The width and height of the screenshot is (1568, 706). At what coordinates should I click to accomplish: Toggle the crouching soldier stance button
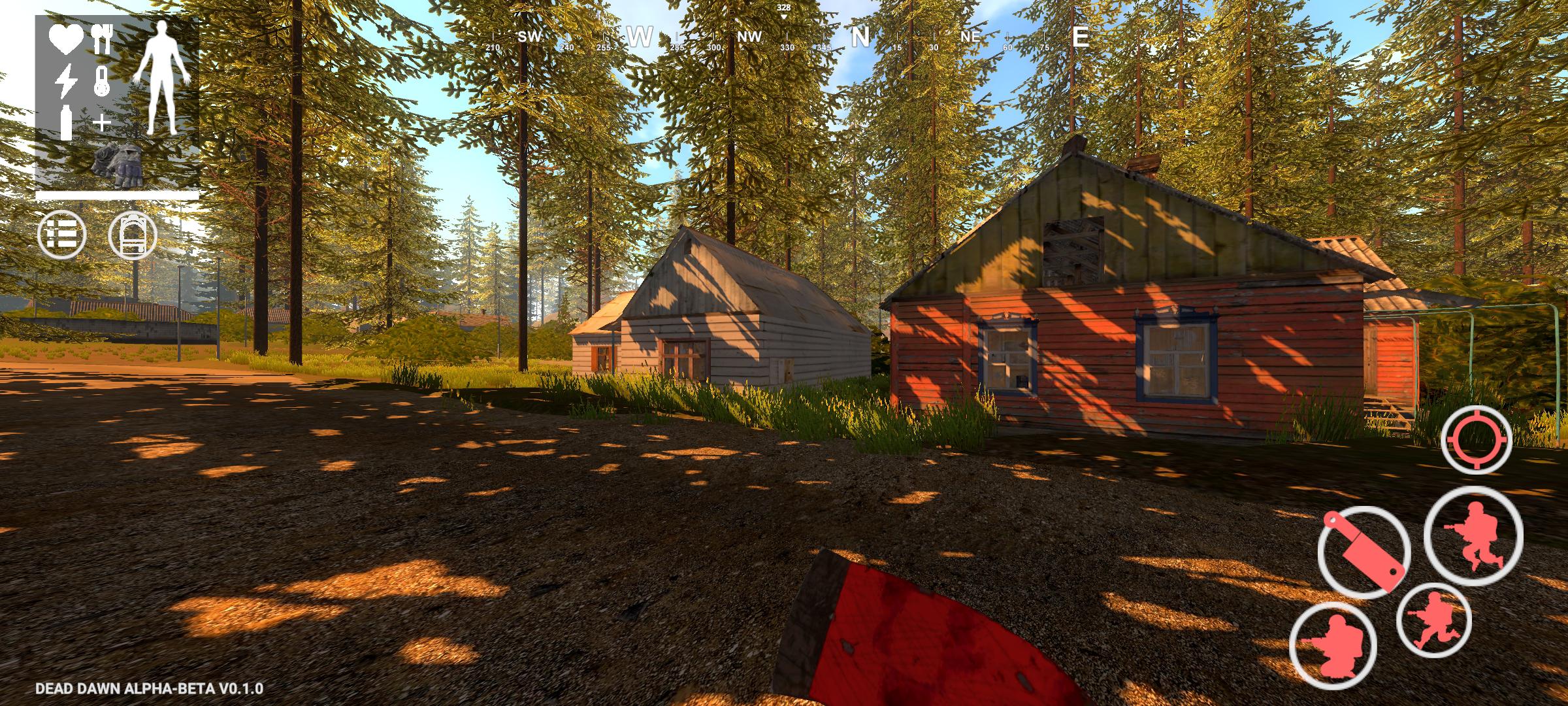tap(1333, 645)
